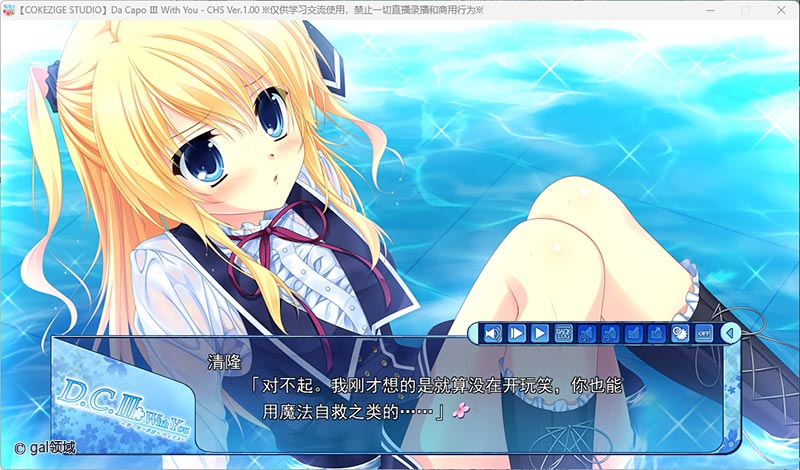
Task: Open settings via the gear icon
Action: (x=680, y=333)
